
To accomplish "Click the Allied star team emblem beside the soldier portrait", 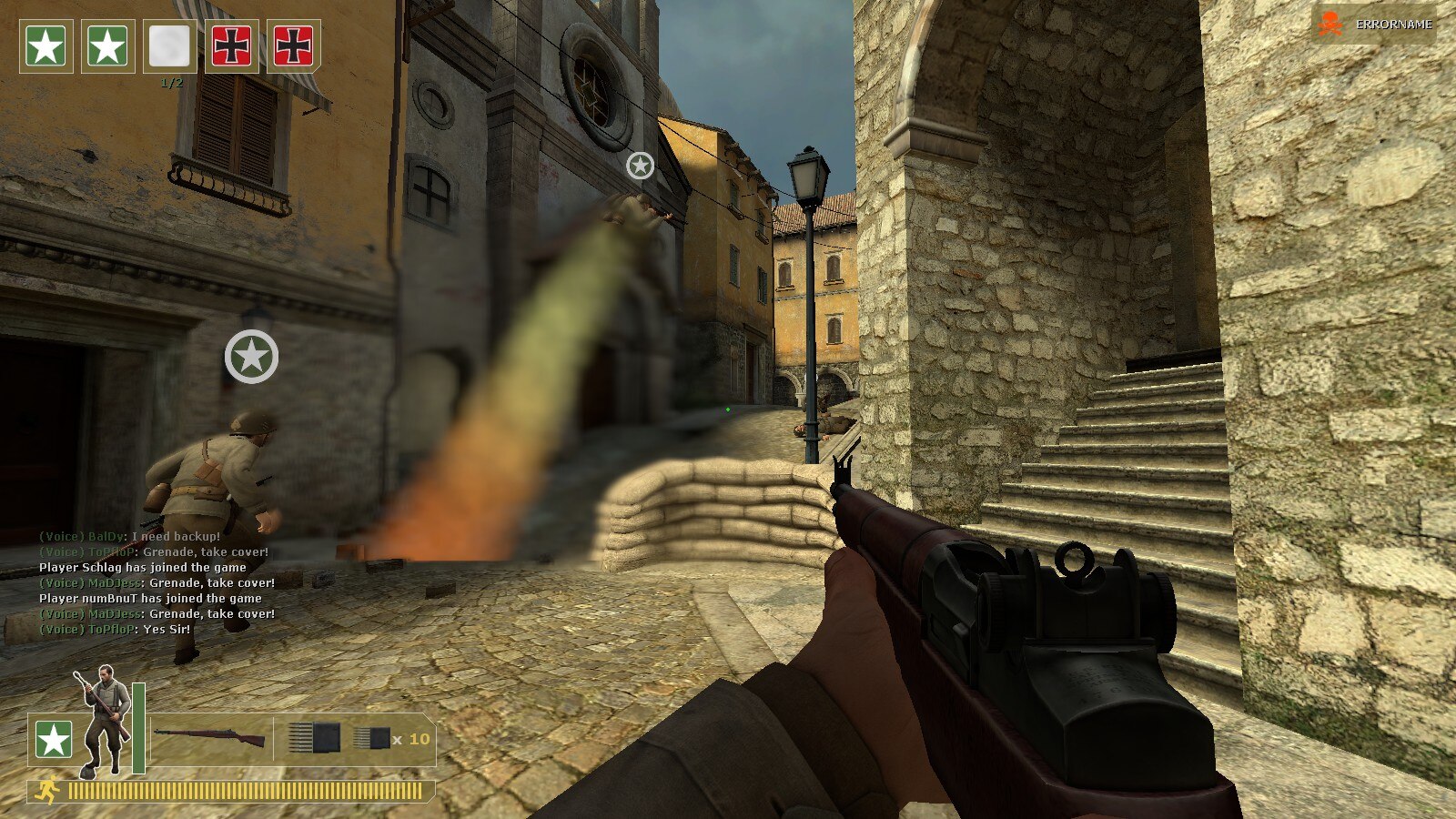I will (54, 741).
